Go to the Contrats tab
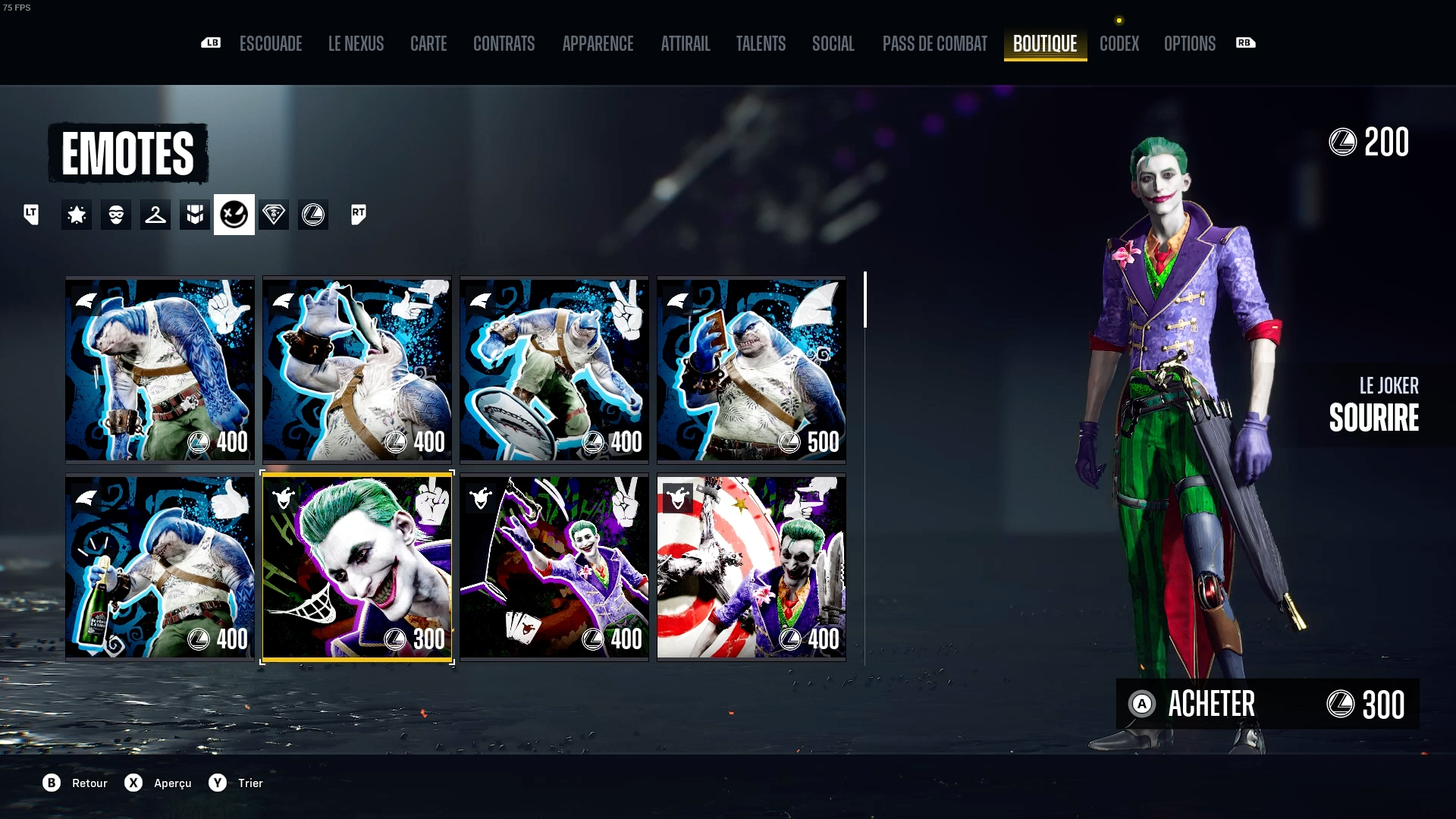Image resolution: width=1456 pixels, height=819 pixels. (504, 44)
